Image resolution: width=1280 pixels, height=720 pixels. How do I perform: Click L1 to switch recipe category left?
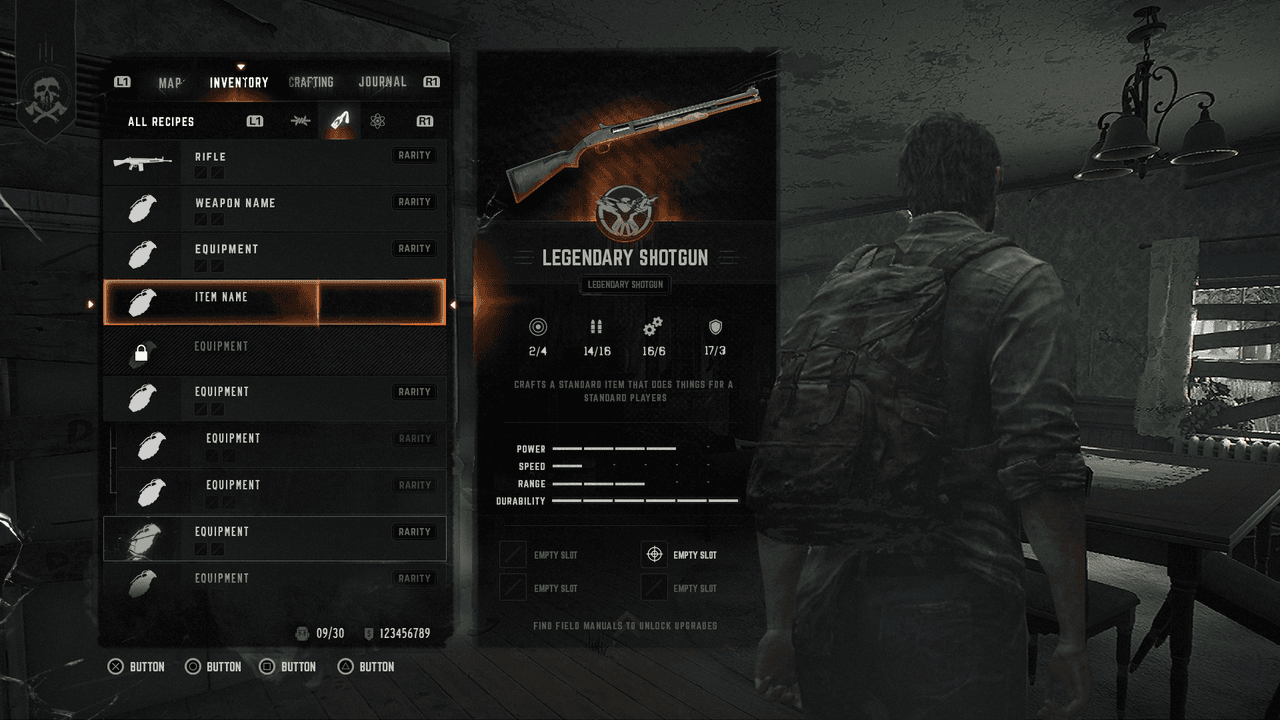click(254, 121)
